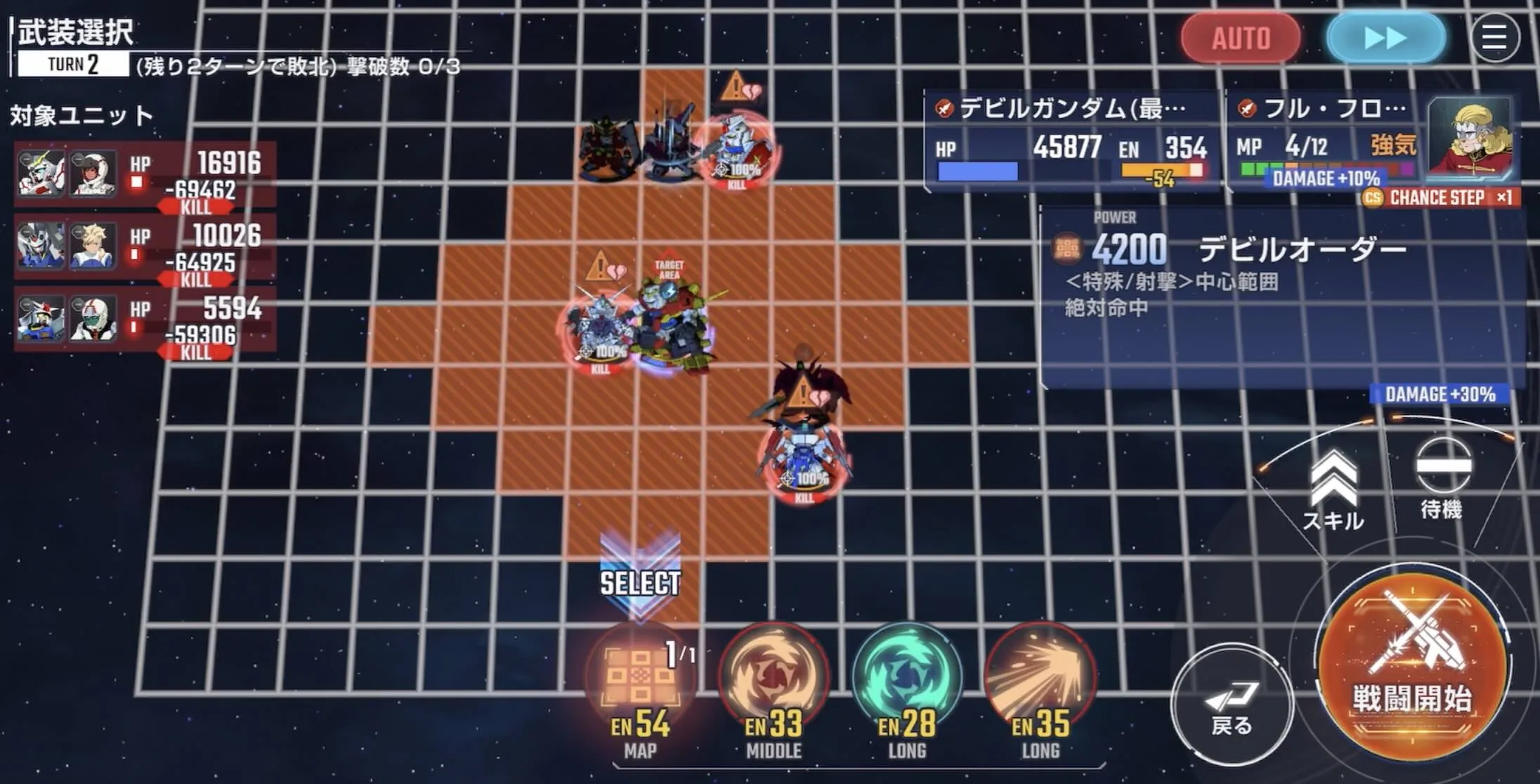
Task: Open the スキル (Skill) command
Action: (1333, 483)
